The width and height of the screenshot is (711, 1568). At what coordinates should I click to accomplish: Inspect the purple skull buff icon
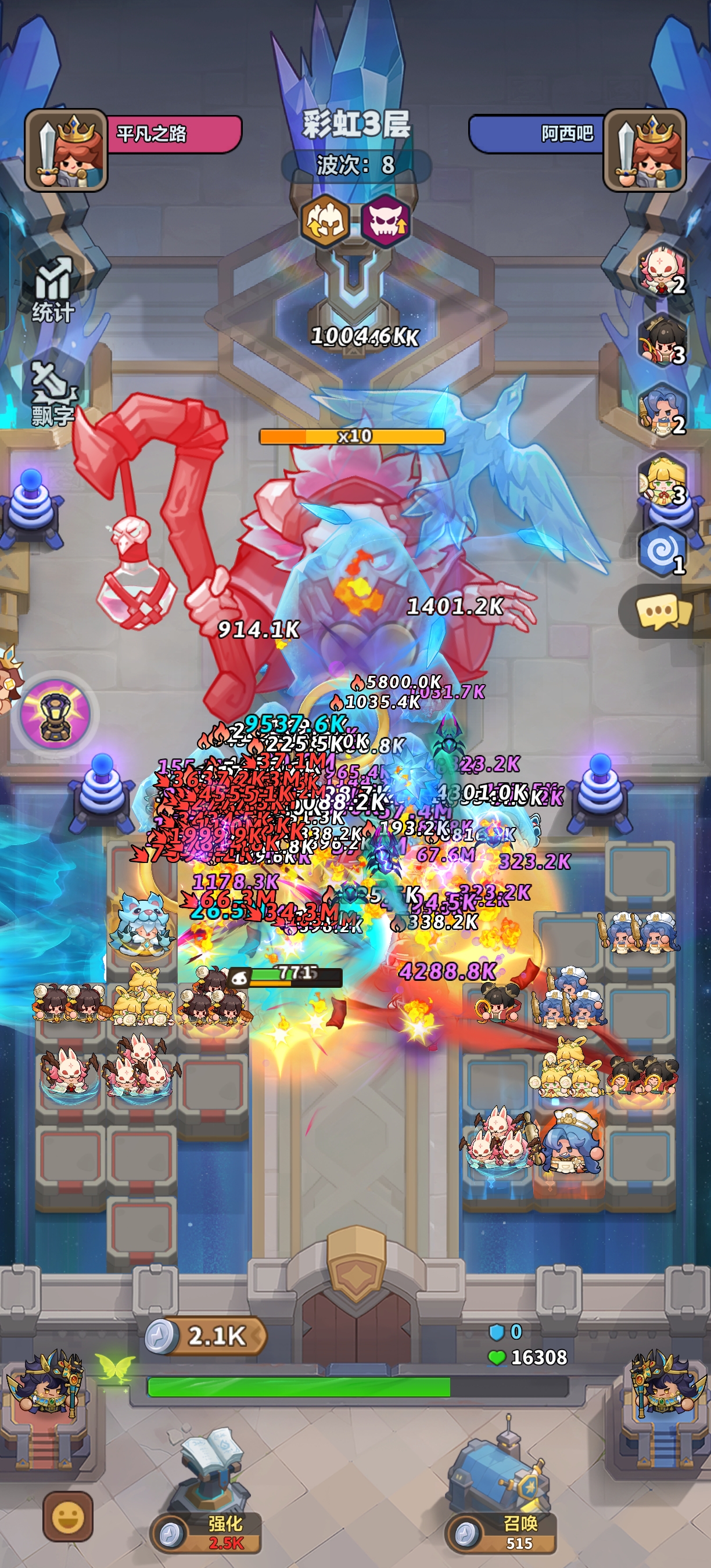pos(386,220)
